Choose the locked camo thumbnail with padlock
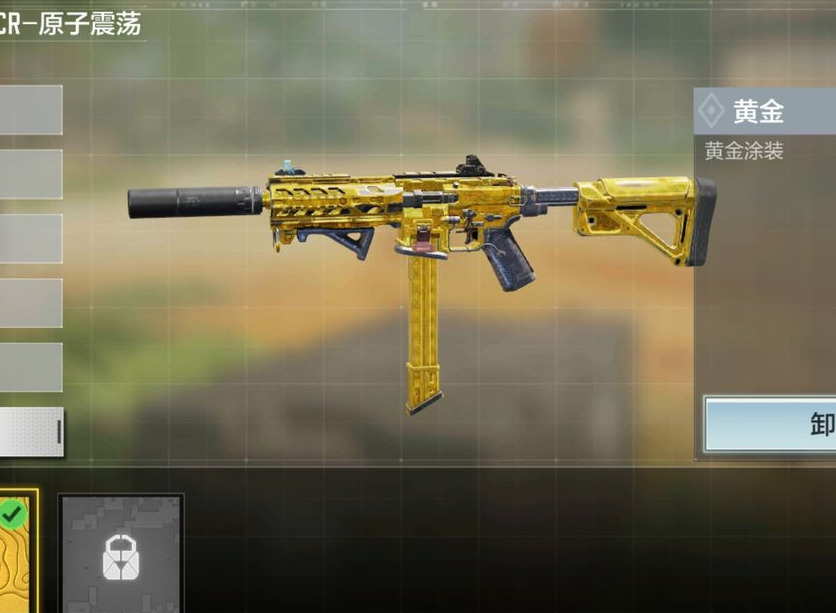Image resolution: width=836 pixels, height=613 pixels. click(121, 553)
